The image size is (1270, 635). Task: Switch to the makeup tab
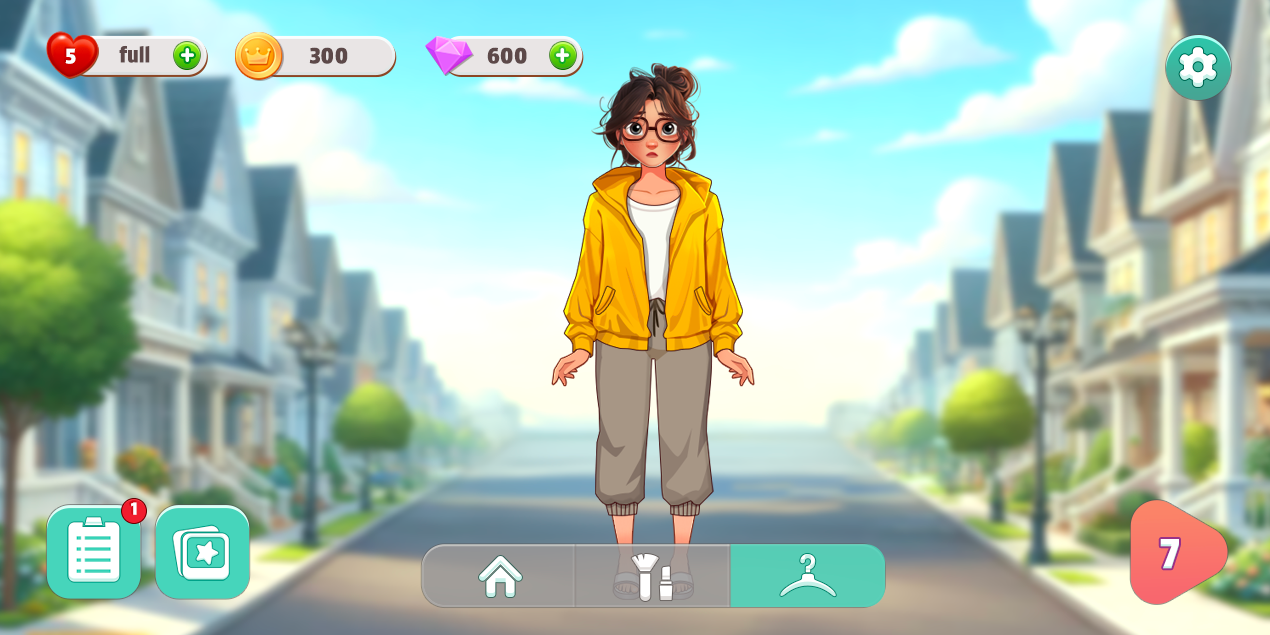tap(652, 576)
